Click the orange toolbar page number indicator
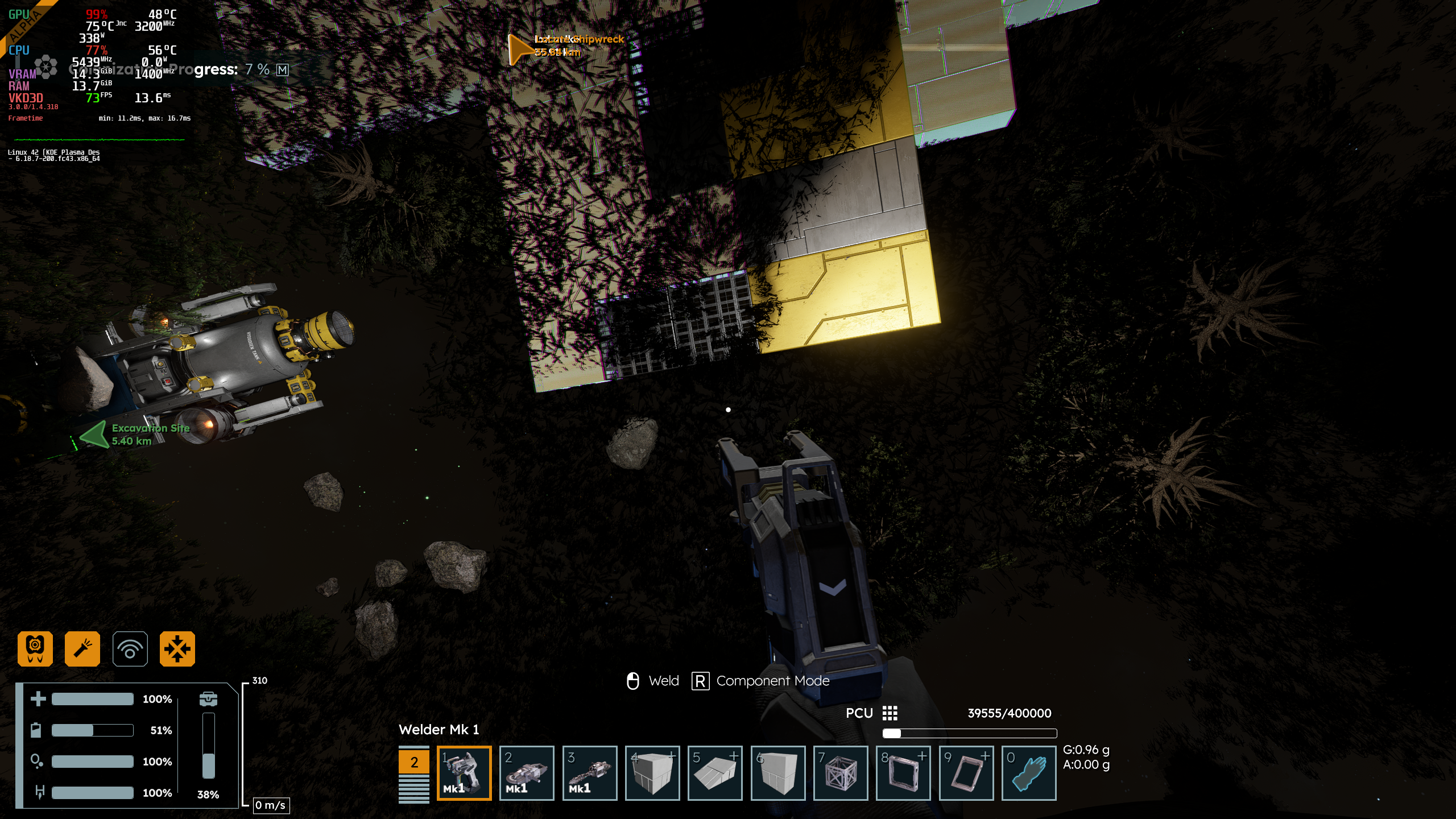The height and width of the screenshot is (819, 1456). pyautogui.click(x=414, y=762)
